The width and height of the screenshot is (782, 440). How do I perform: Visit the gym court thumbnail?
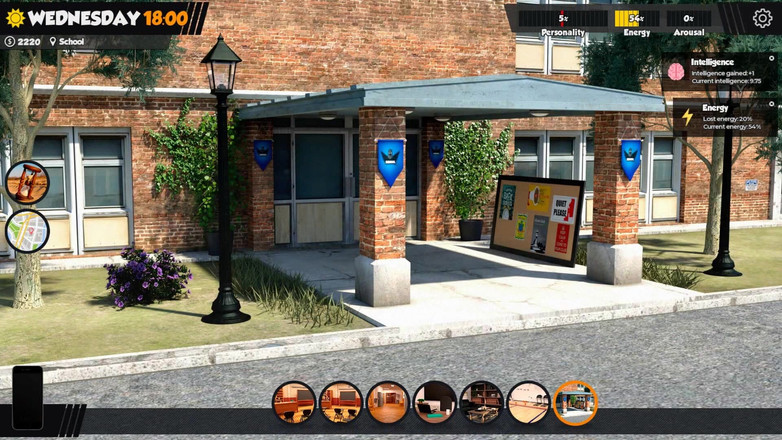tap(528, 402)
